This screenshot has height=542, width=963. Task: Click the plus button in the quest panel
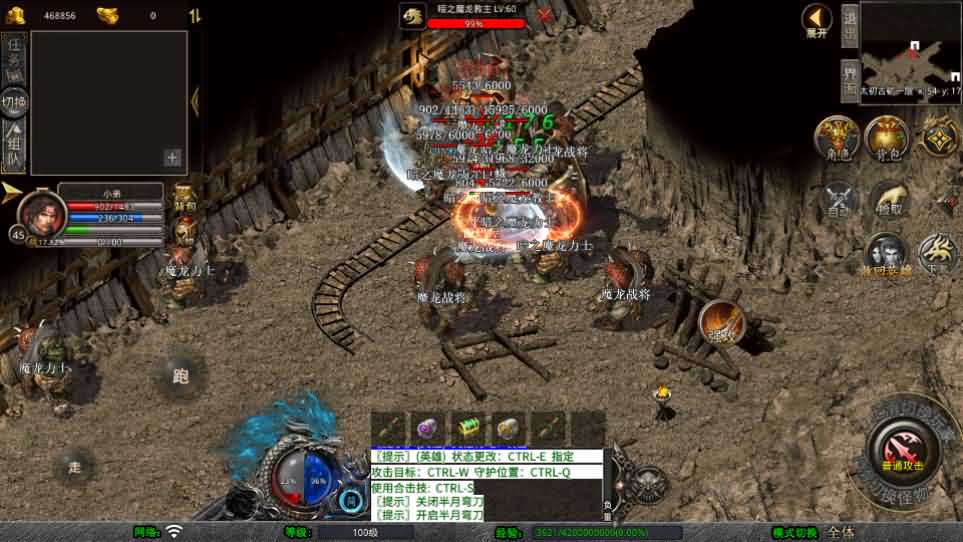coord(172,157)
